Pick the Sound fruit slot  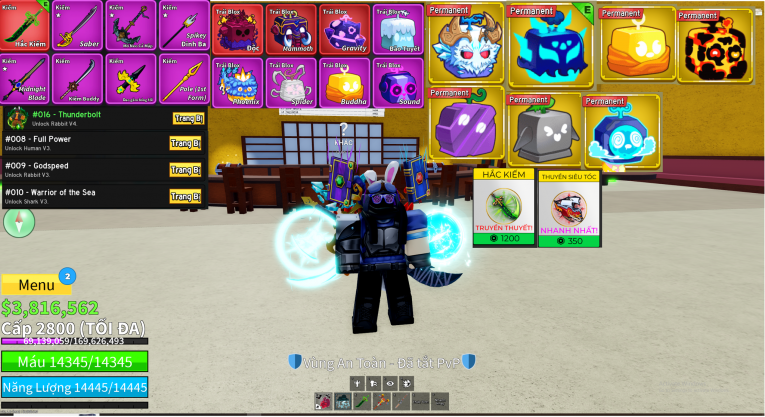pyautogui.click(x=396, y=82)
